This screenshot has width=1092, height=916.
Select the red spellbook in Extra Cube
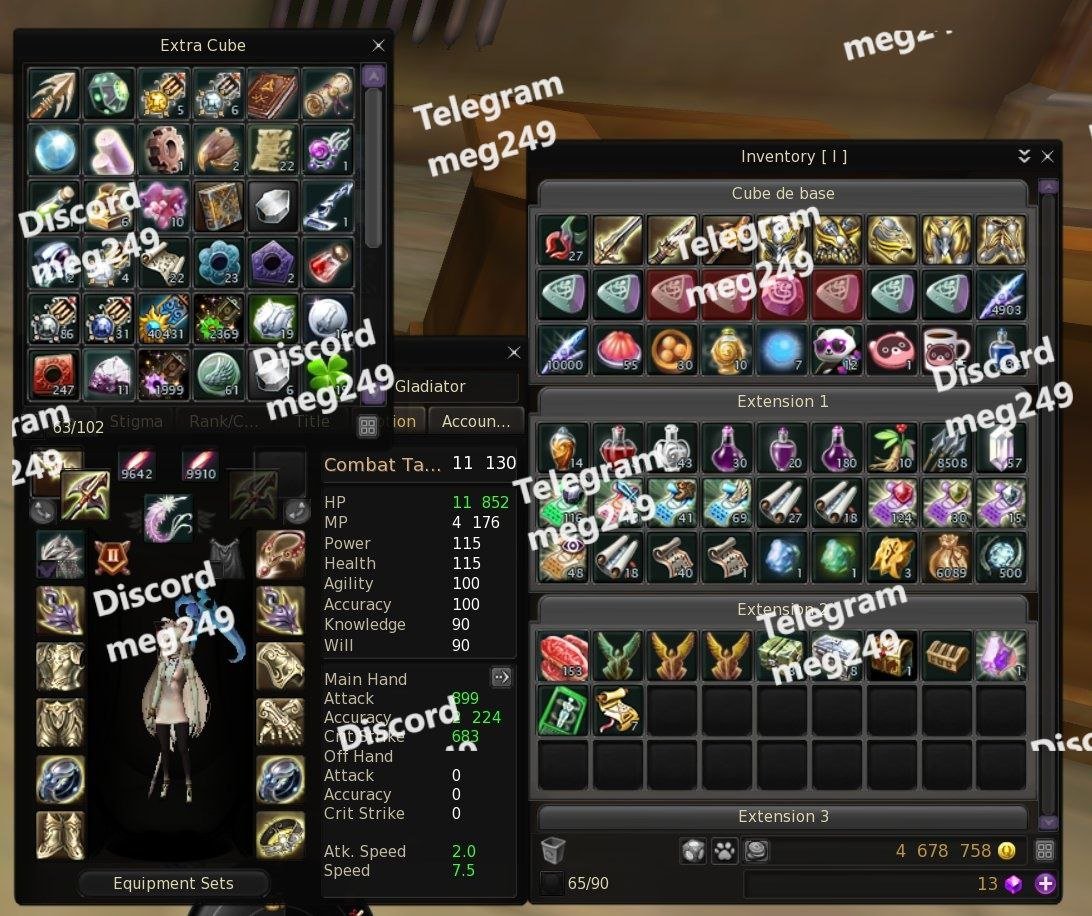273,94
